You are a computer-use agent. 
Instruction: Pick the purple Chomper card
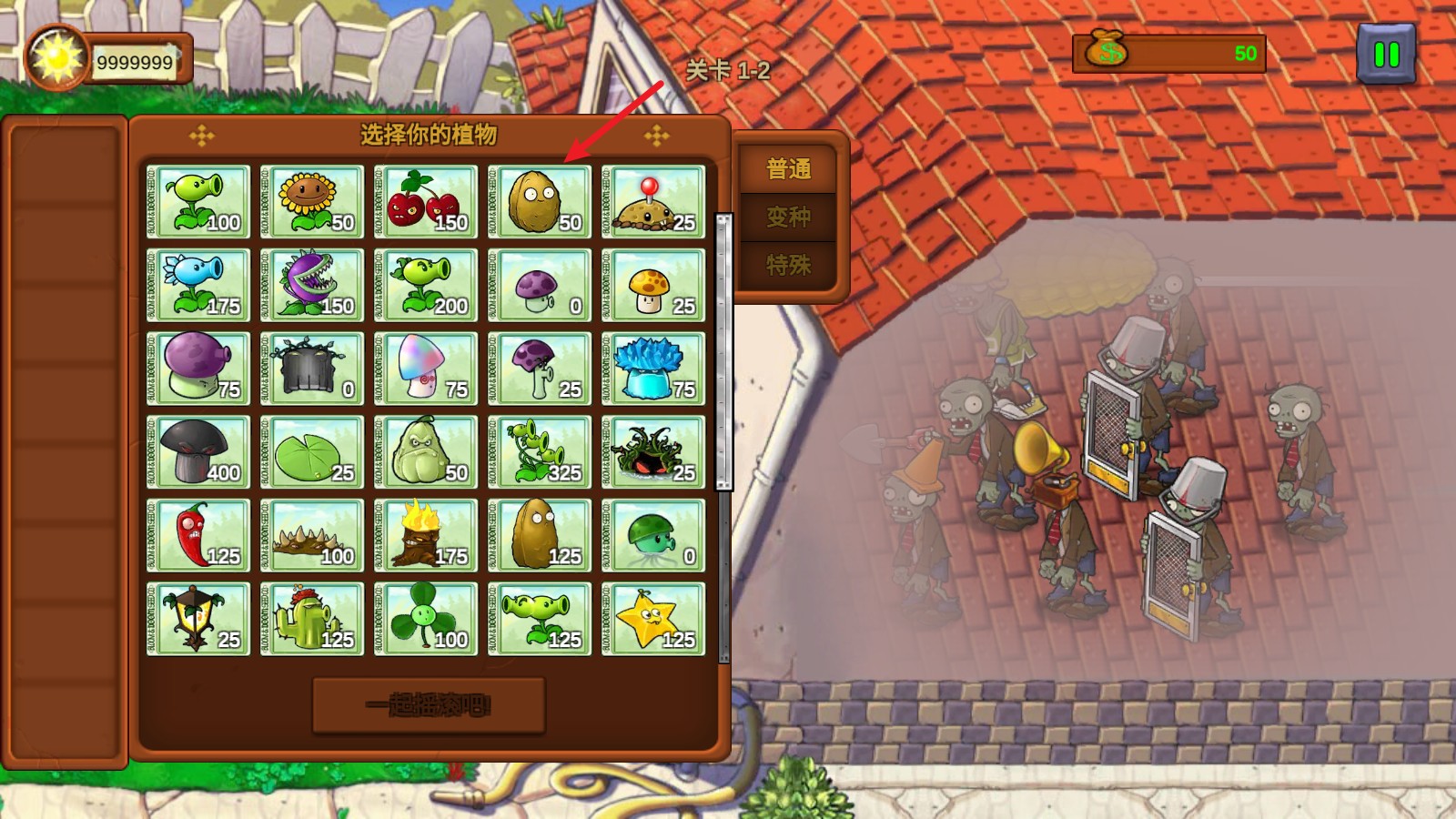point(312,286)
